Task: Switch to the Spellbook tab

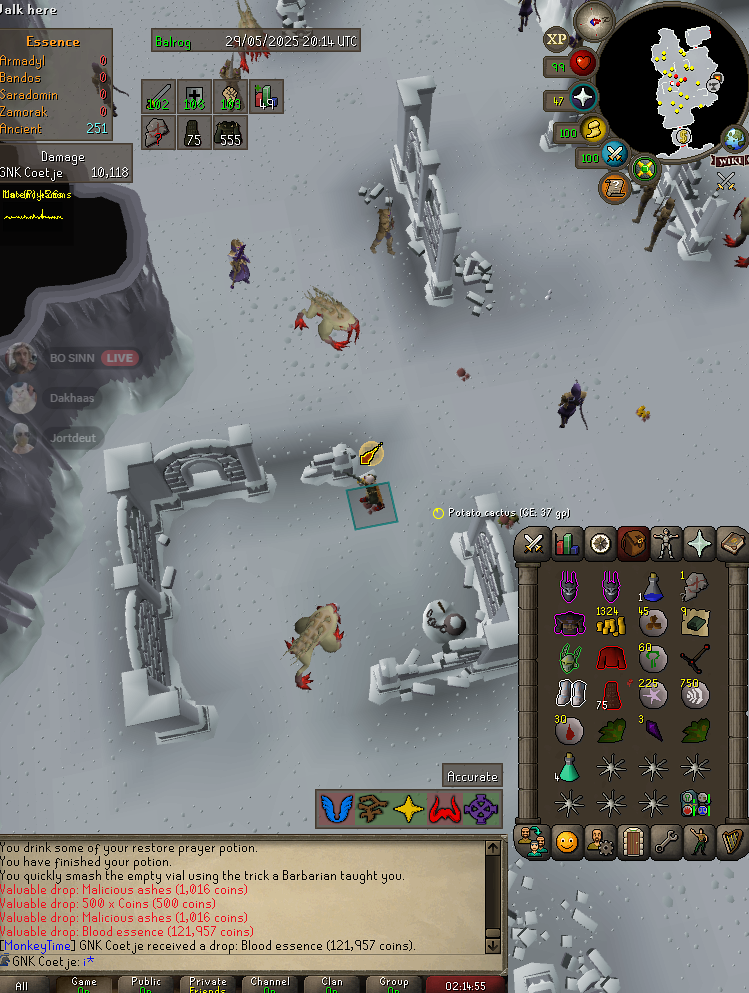Action: click(731, 544)
